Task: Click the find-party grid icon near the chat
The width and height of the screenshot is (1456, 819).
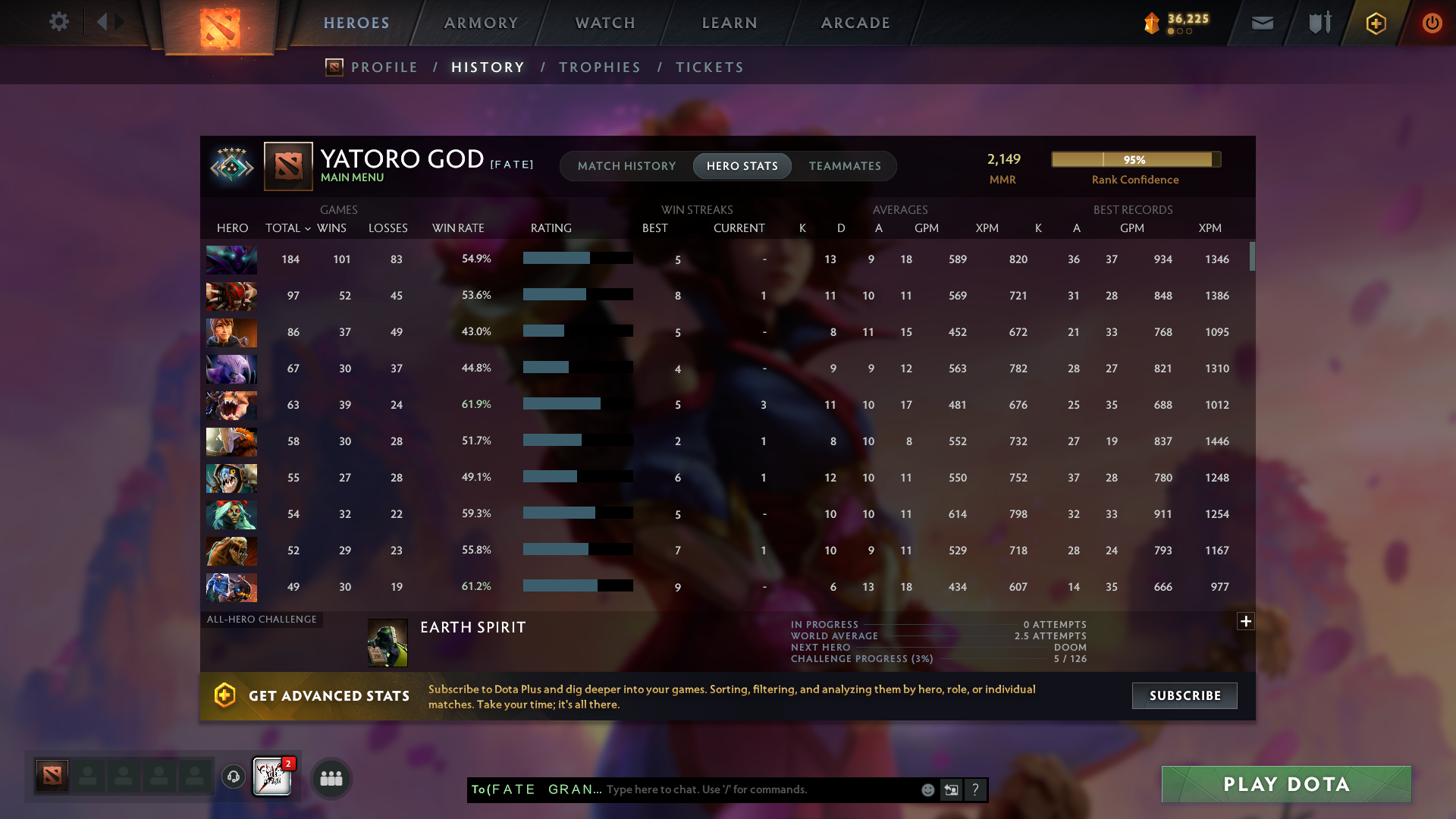Action: point(331,778)
